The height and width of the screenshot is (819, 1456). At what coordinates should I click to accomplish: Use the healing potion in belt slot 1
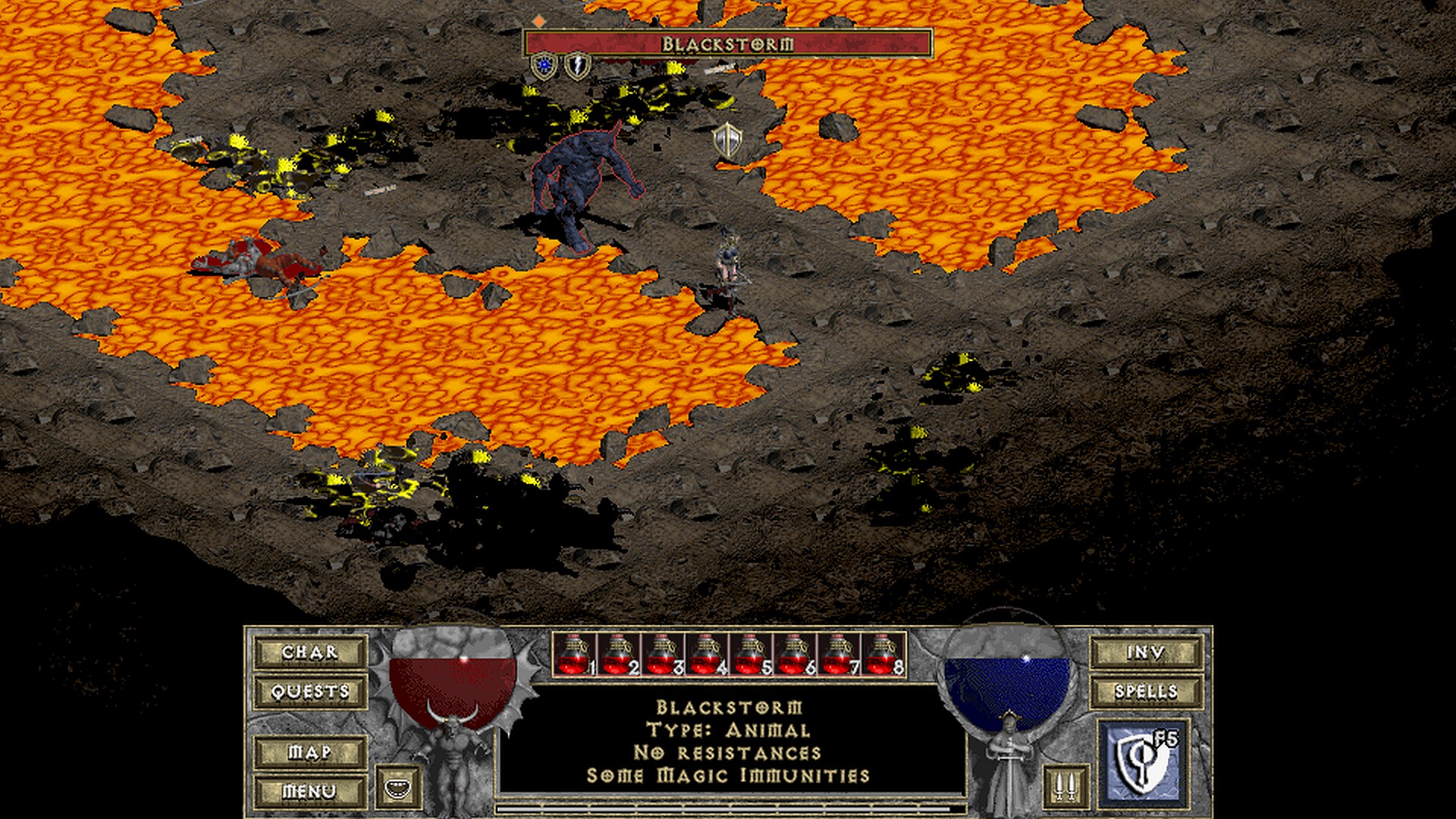click(x=576, y=655)
